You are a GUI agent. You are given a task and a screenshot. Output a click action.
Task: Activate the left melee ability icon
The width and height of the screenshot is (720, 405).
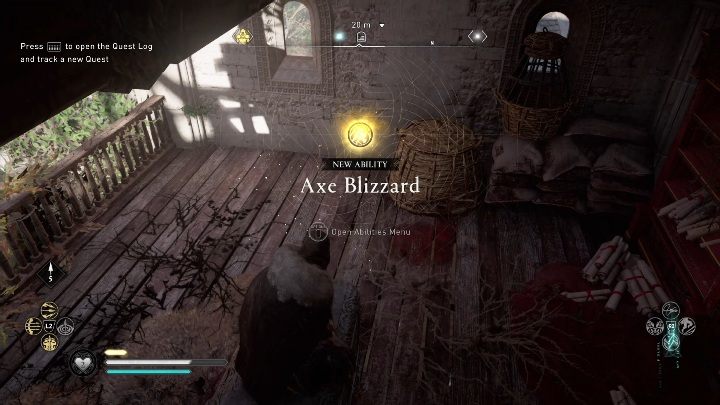pyautogui.click(x=654, y=326)
